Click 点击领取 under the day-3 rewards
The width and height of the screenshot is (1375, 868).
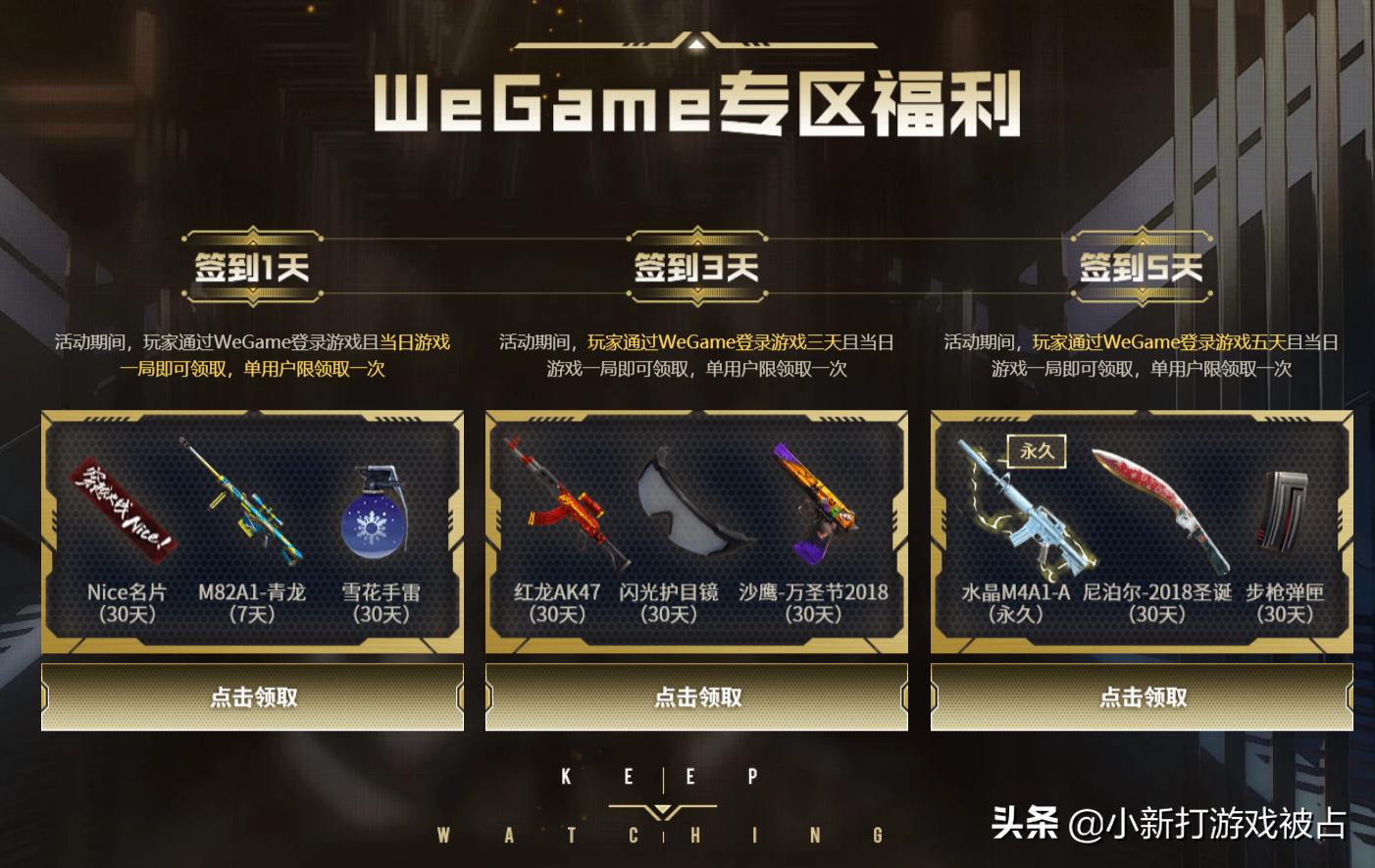pos(696,696)
